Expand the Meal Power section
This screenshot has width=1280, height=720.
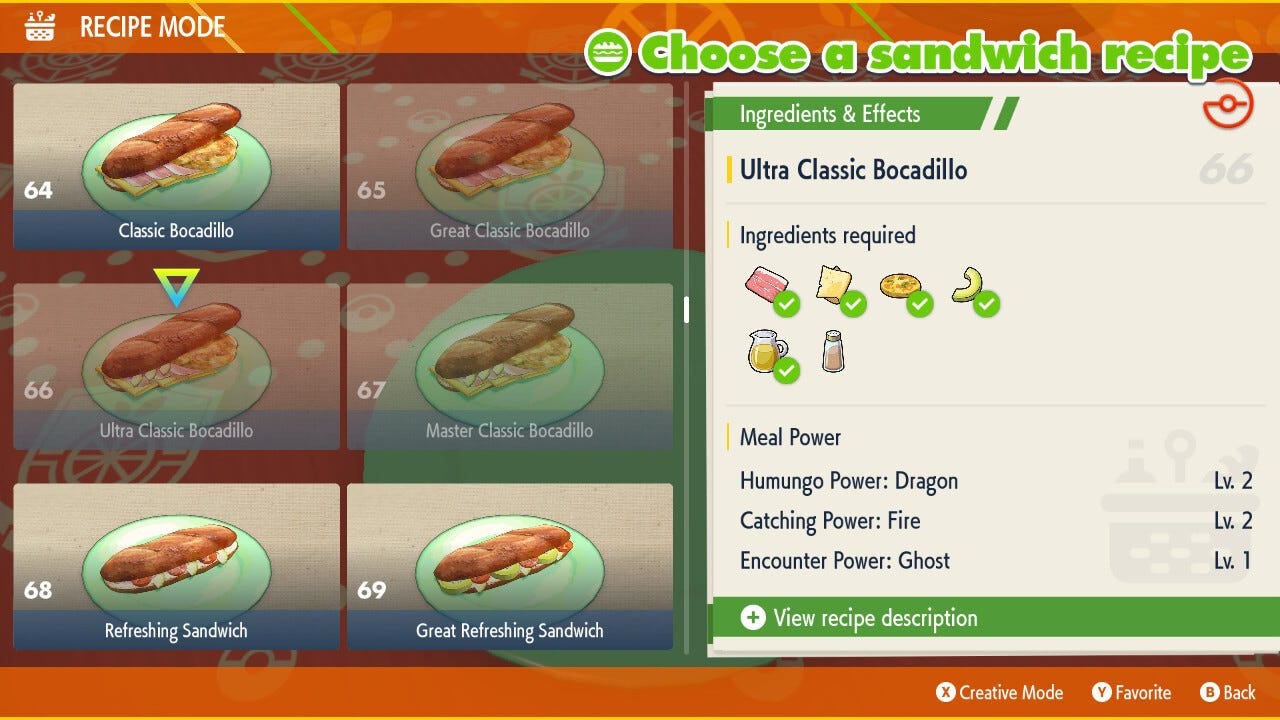tap(789, 437)
